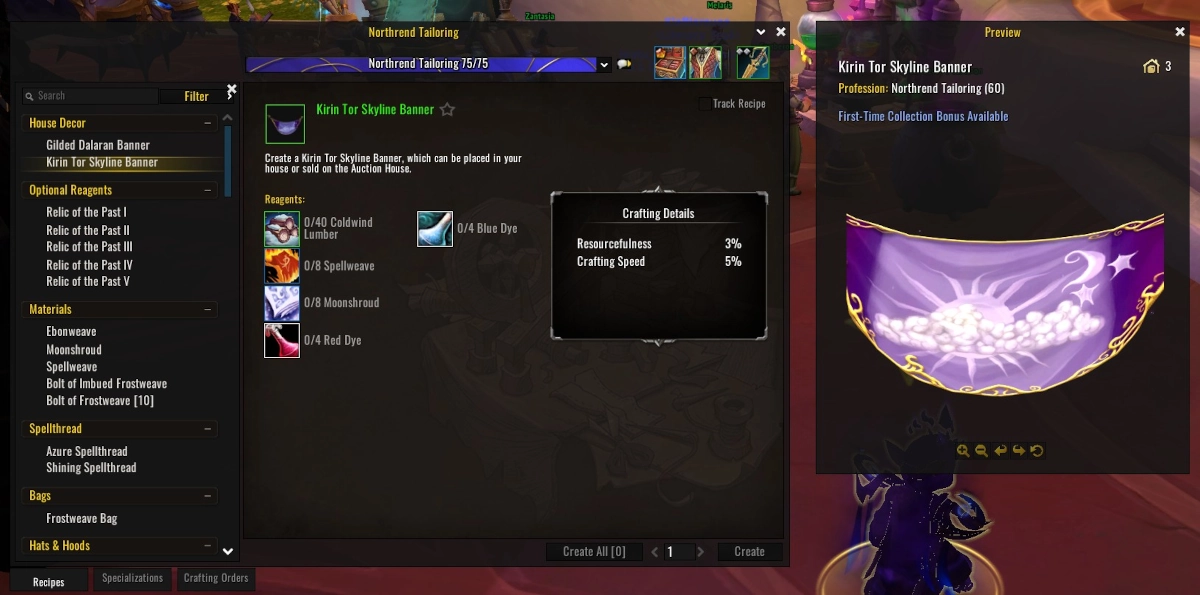Open the recipe Filter menu
The width and height of the screenshot is (1200, 595).
tap(197, 97)
